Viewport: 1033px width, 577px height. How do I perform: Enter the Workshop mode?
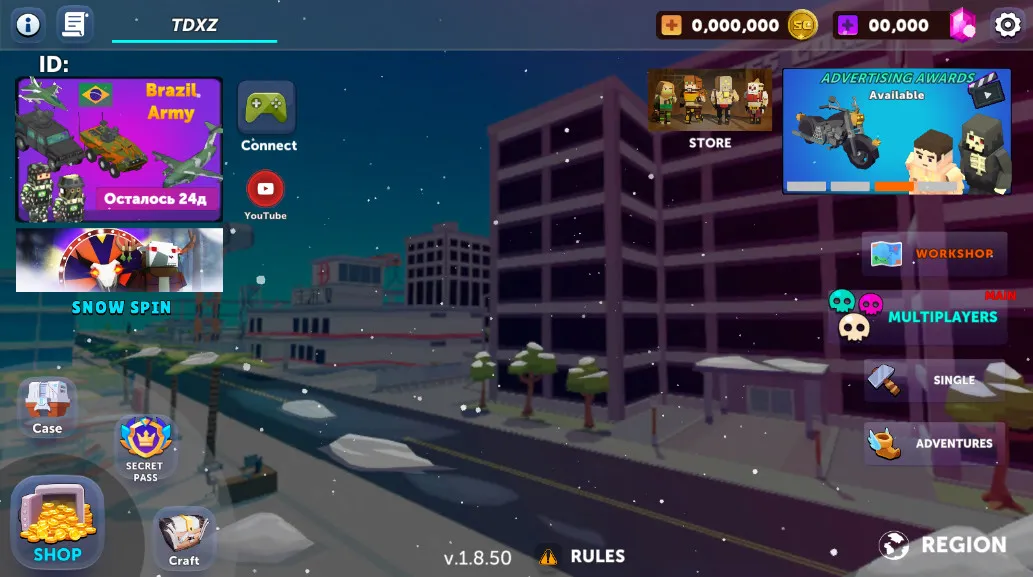[934, 254]
